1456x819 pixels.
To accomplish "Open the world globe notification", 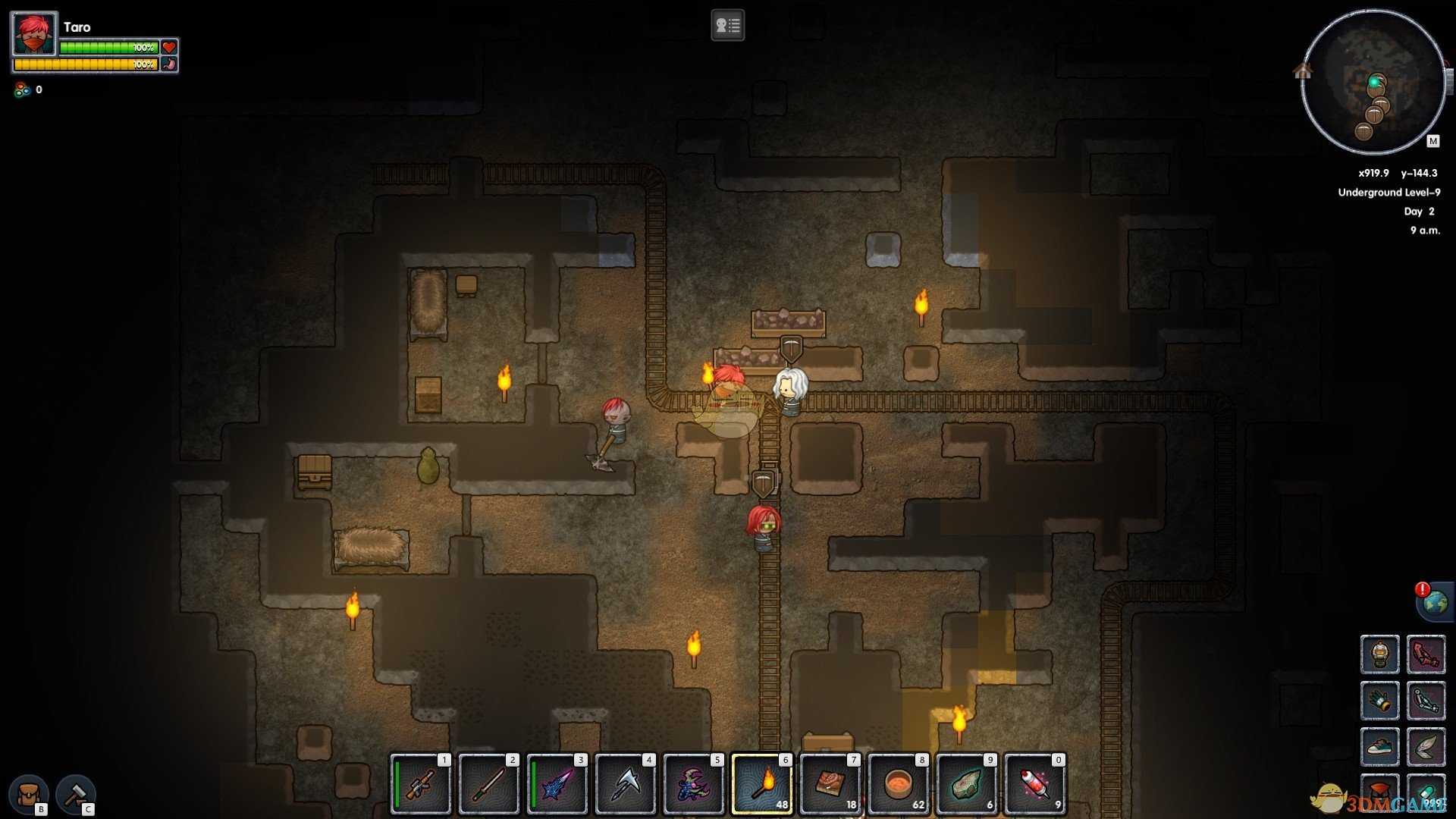I will point(1435,603).
